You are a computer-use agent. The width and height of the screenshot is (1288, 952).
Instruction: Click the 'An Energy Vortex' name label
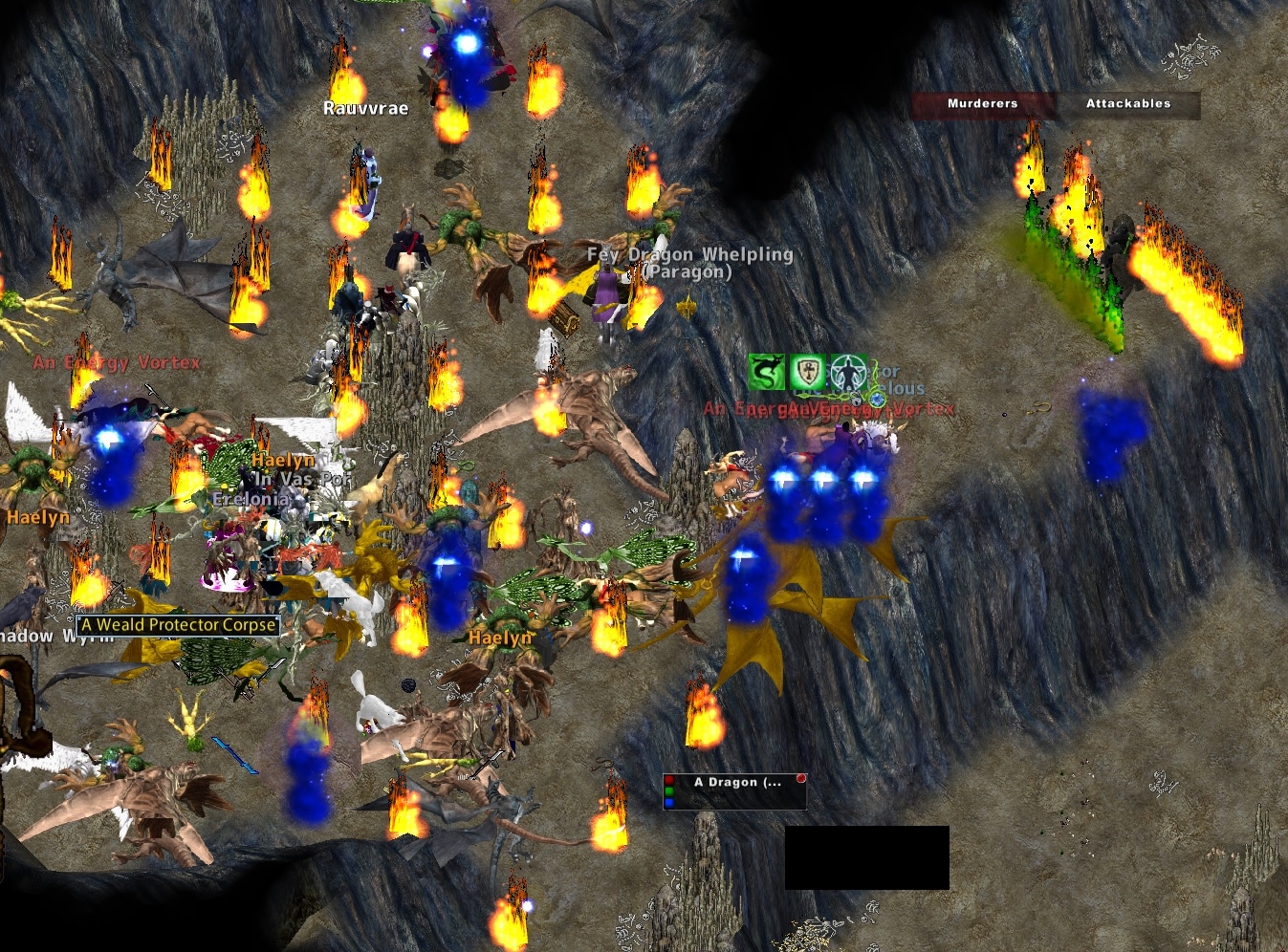[x=115, y=362]
